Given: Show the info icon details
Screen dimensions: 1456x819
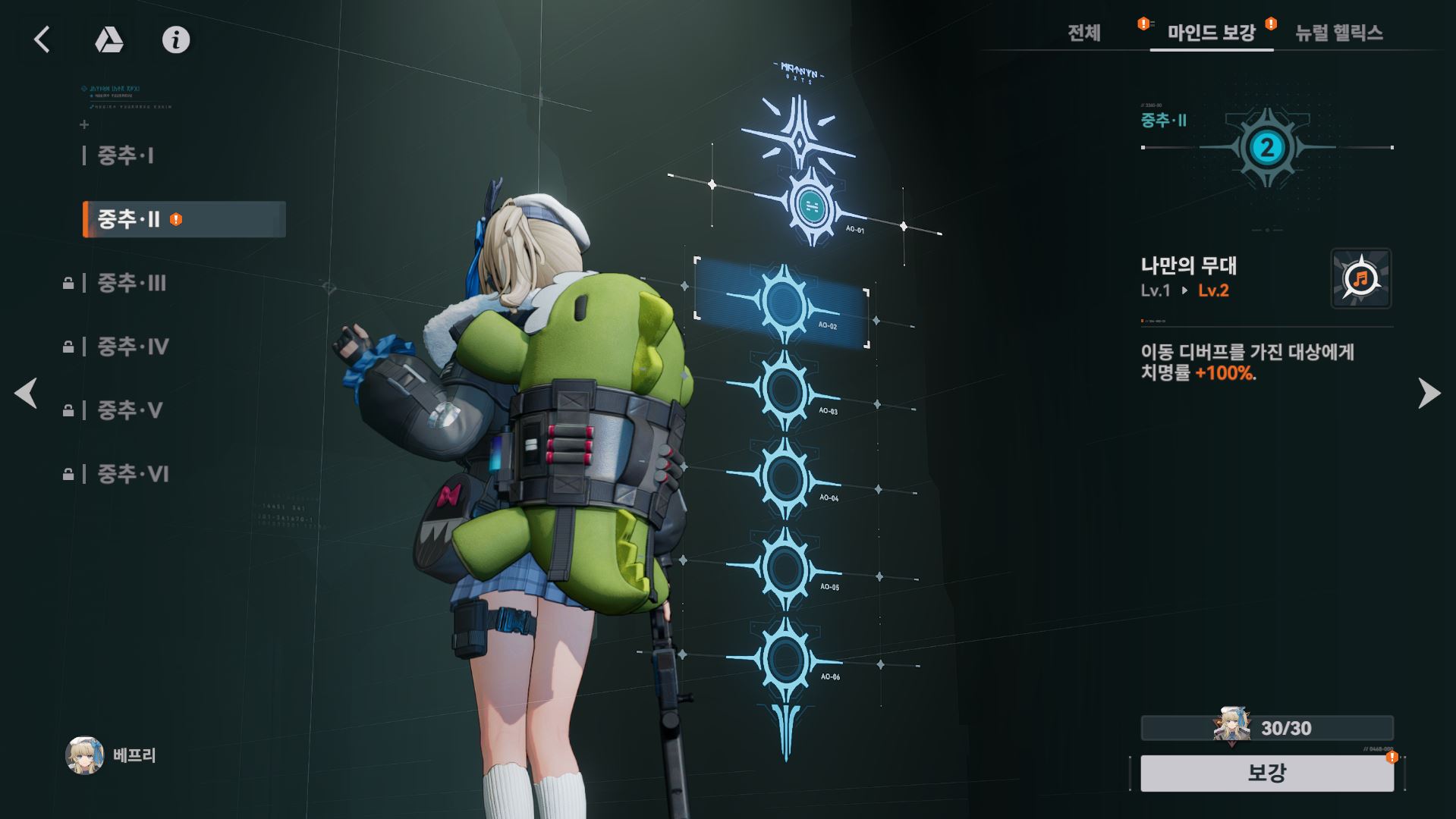Looking at the screenshot, I should (176, 39).
